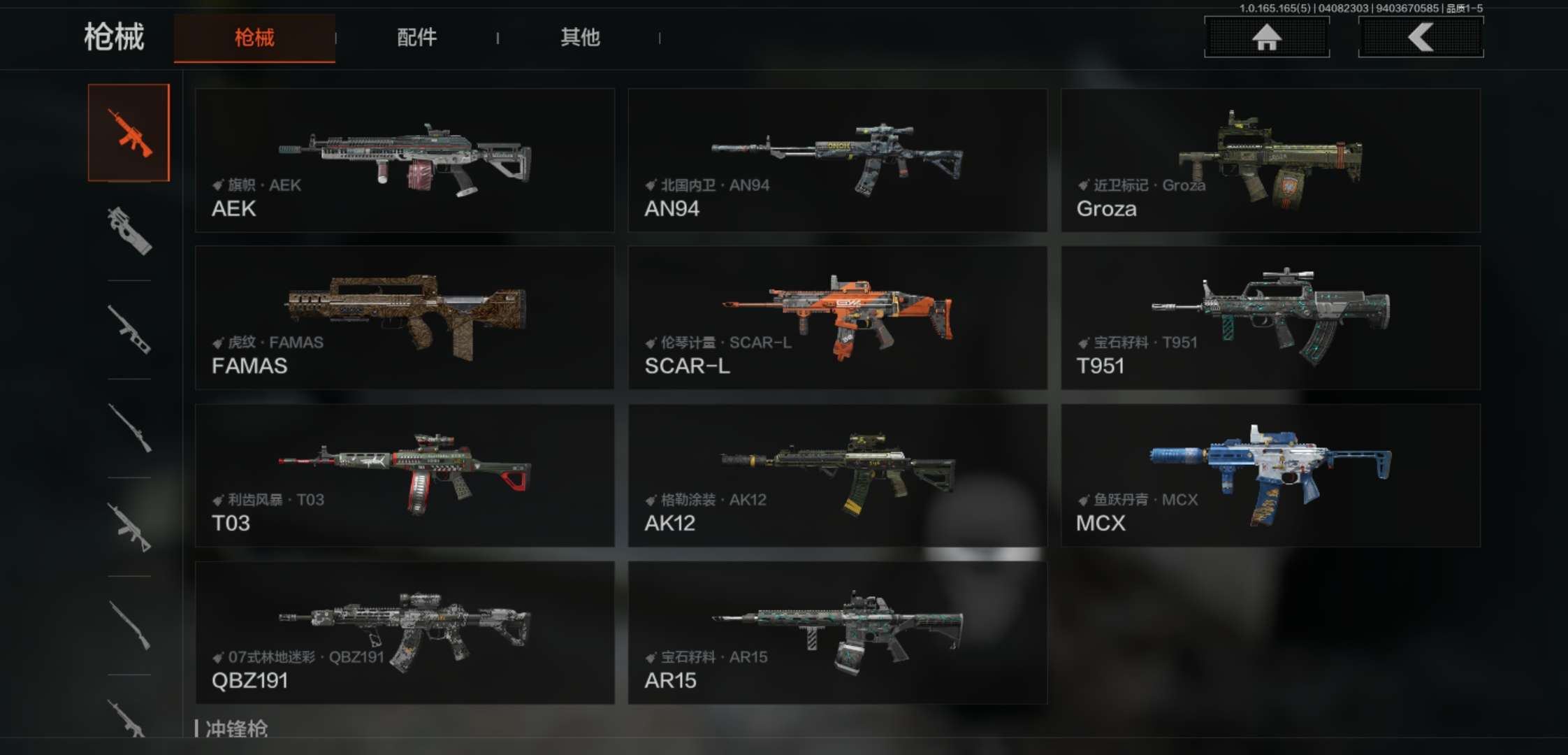Switch to the 其他 tab

[580, 38]
